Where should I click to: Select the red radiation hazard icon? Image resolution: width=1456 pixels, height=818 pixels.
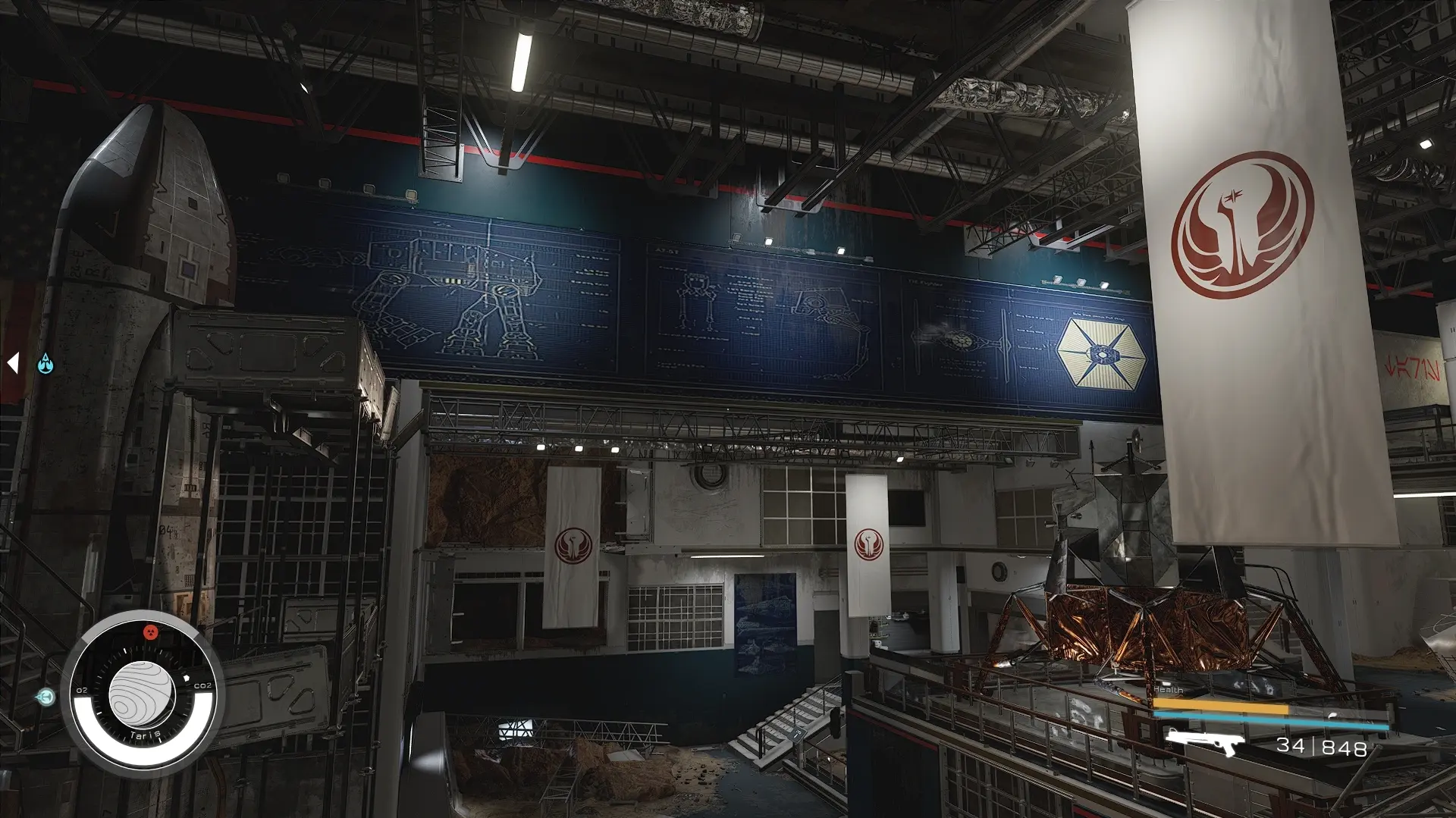(x=150, y=632)
